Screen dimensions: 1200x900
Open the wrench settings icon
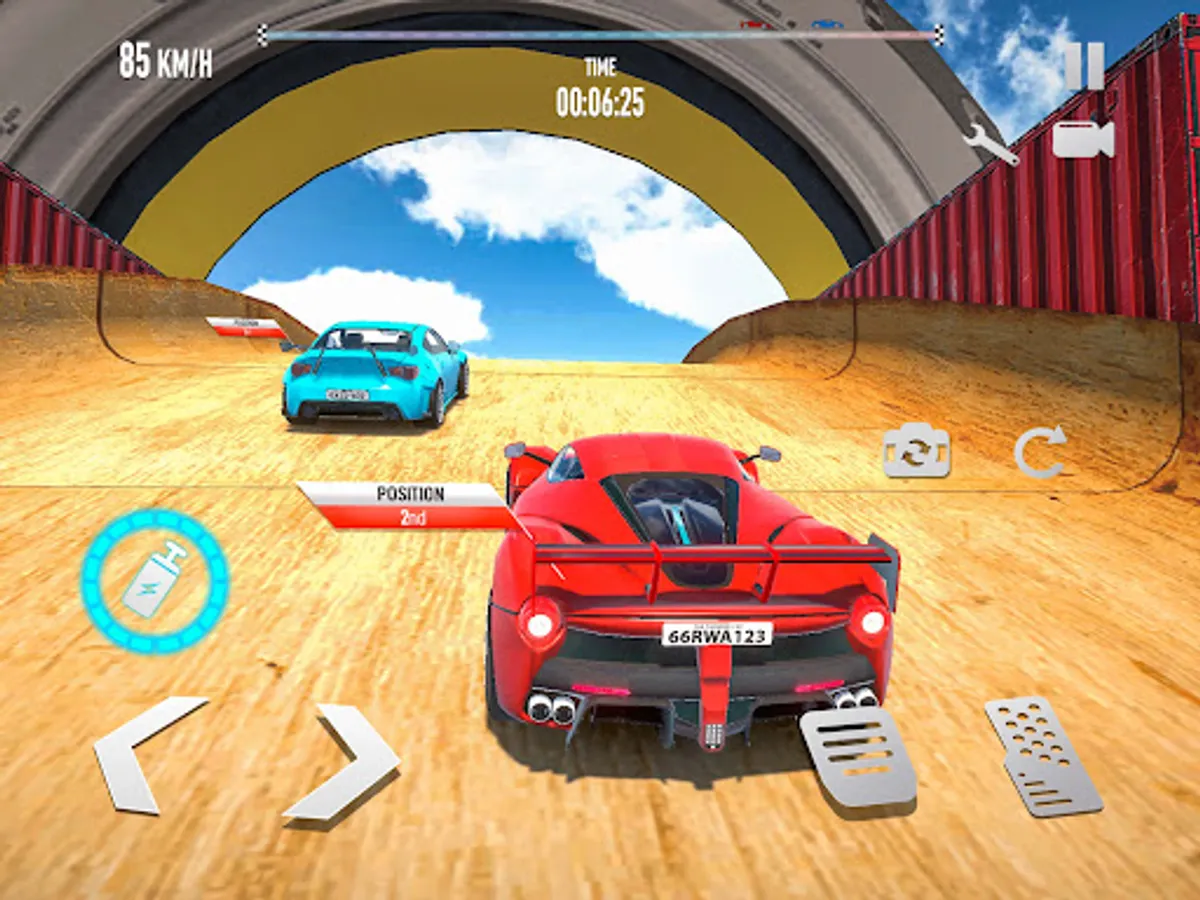(x=990, y=141)
